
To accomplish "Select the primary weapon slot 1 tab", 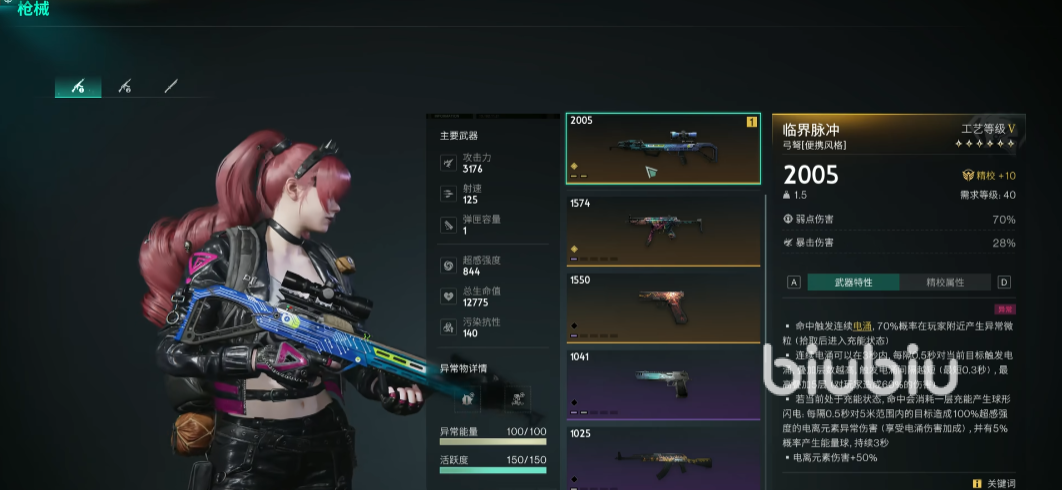I will (x=78, y=87).
